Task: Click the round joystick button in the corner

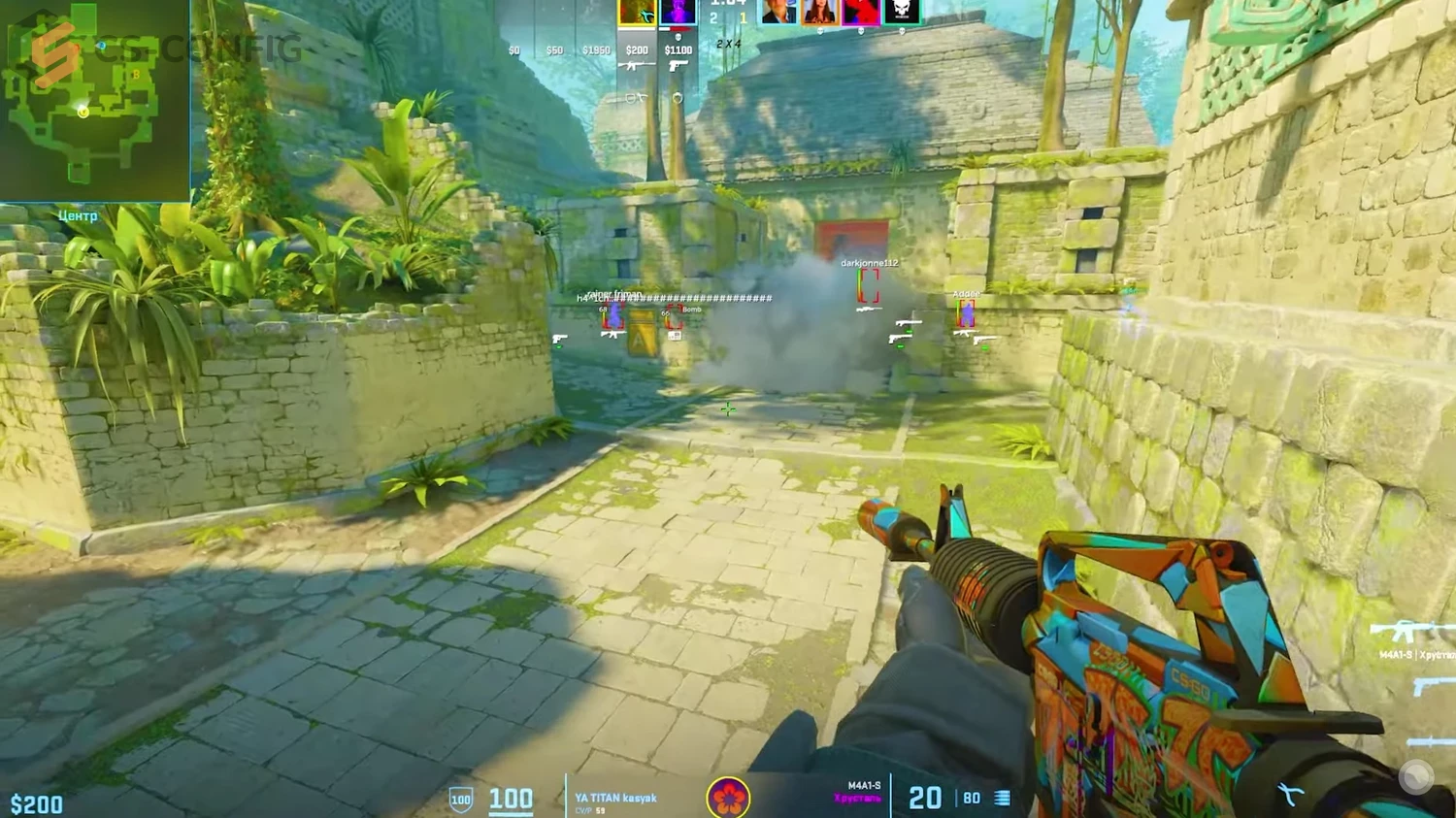Action: 1416,777
